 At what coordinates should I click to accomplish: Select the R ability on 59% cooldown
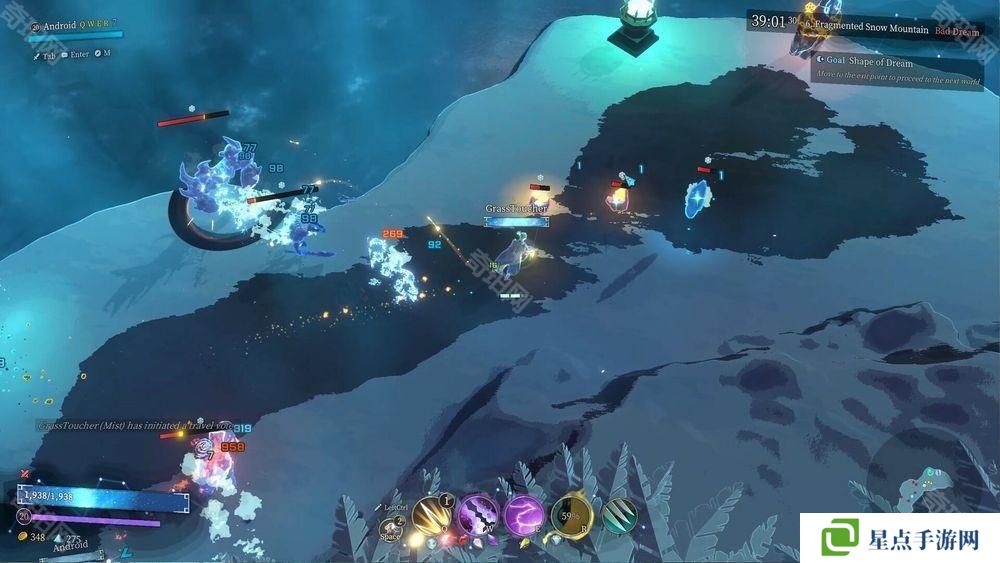(572, 517)
